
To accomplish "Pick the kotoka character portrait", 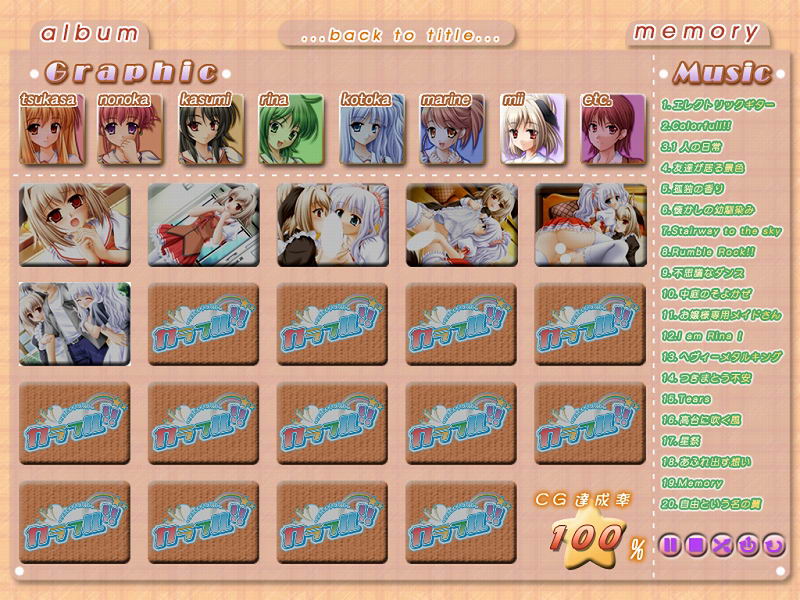I will (x=372, y=130).
